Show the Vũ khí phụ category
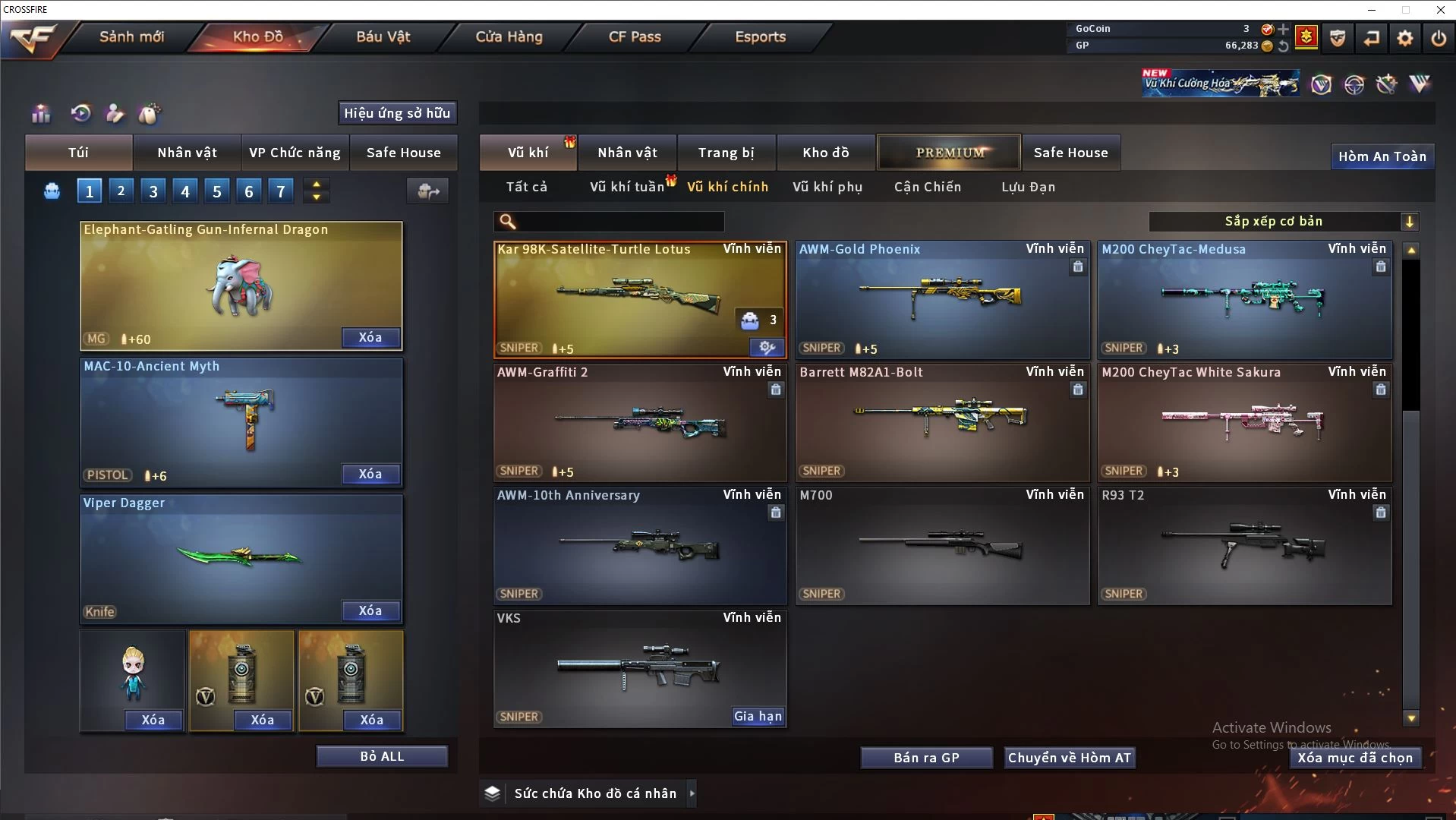 click(827, 187)
